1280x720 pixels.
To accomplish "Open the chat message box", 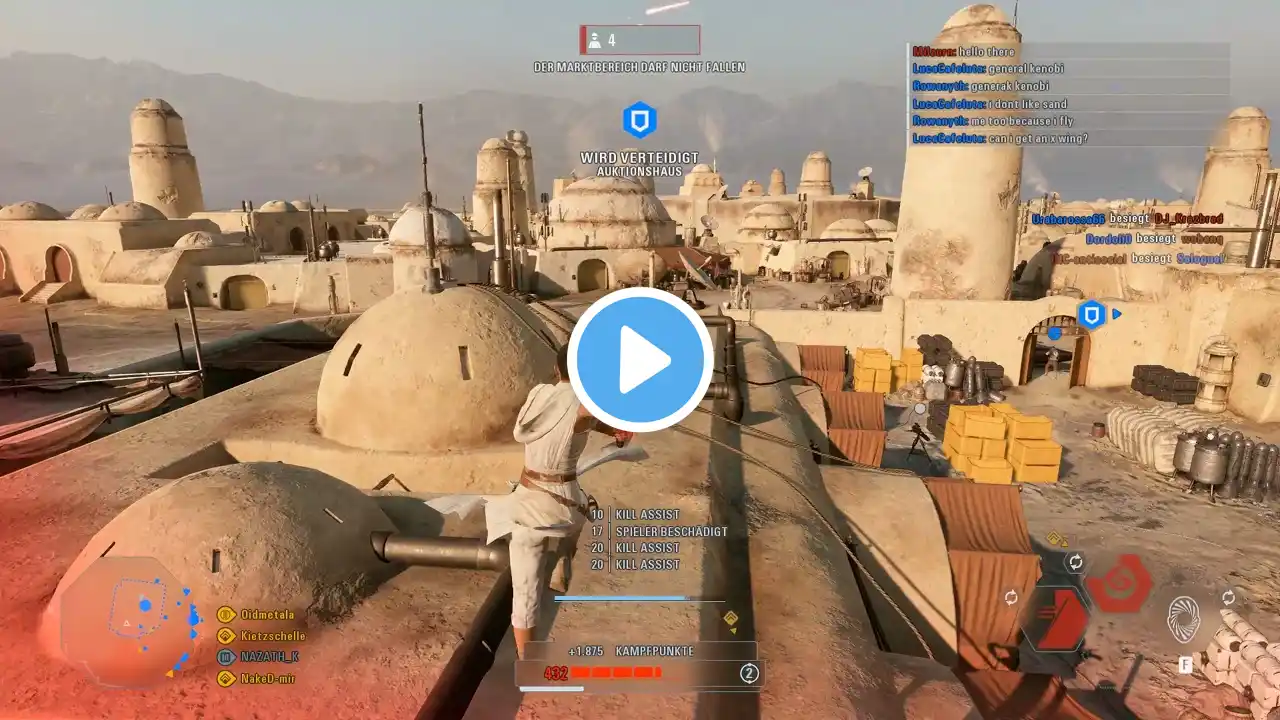I will pos(1069,95).
